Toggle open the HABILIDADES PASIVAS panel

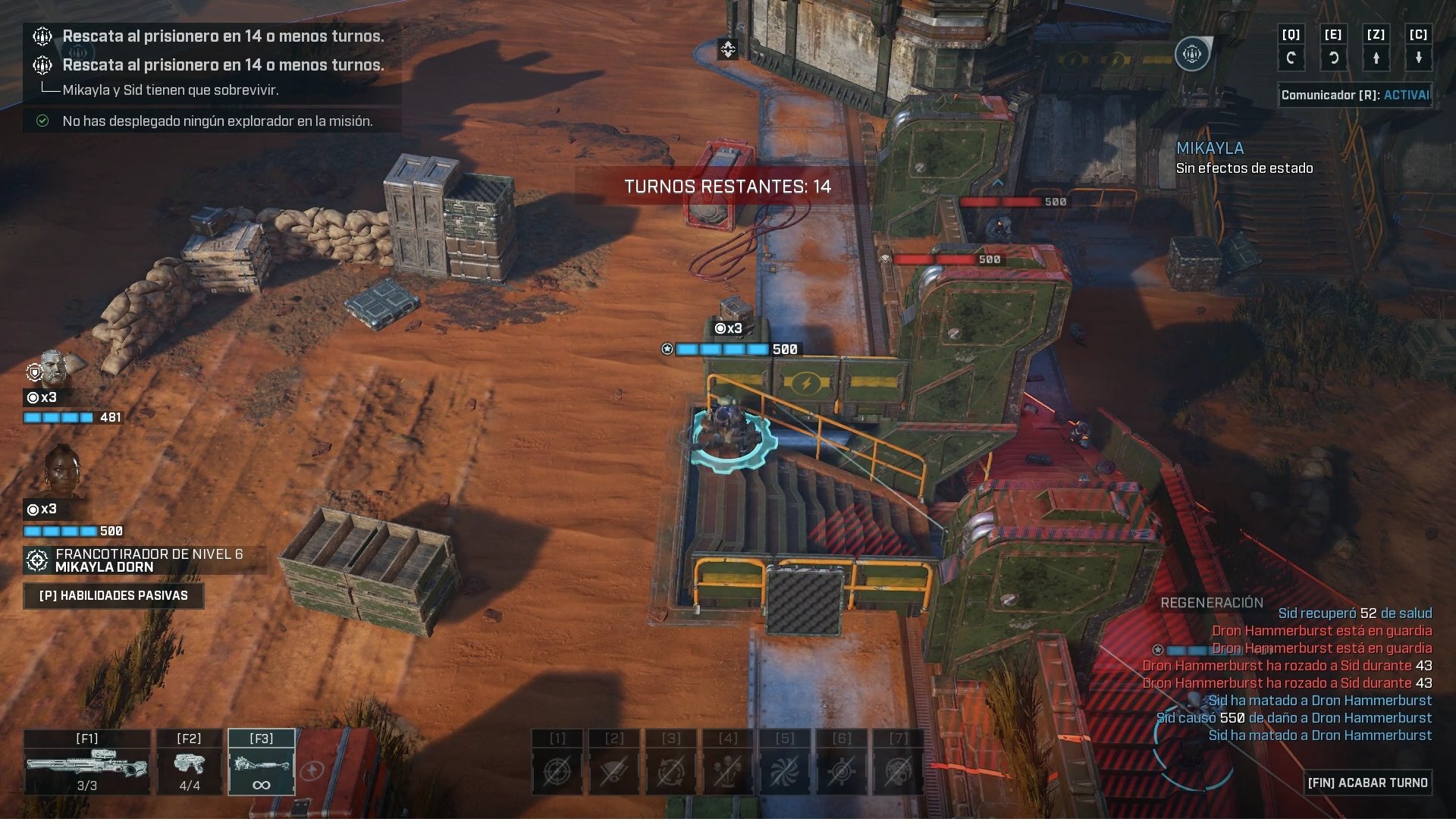[114, 596]
